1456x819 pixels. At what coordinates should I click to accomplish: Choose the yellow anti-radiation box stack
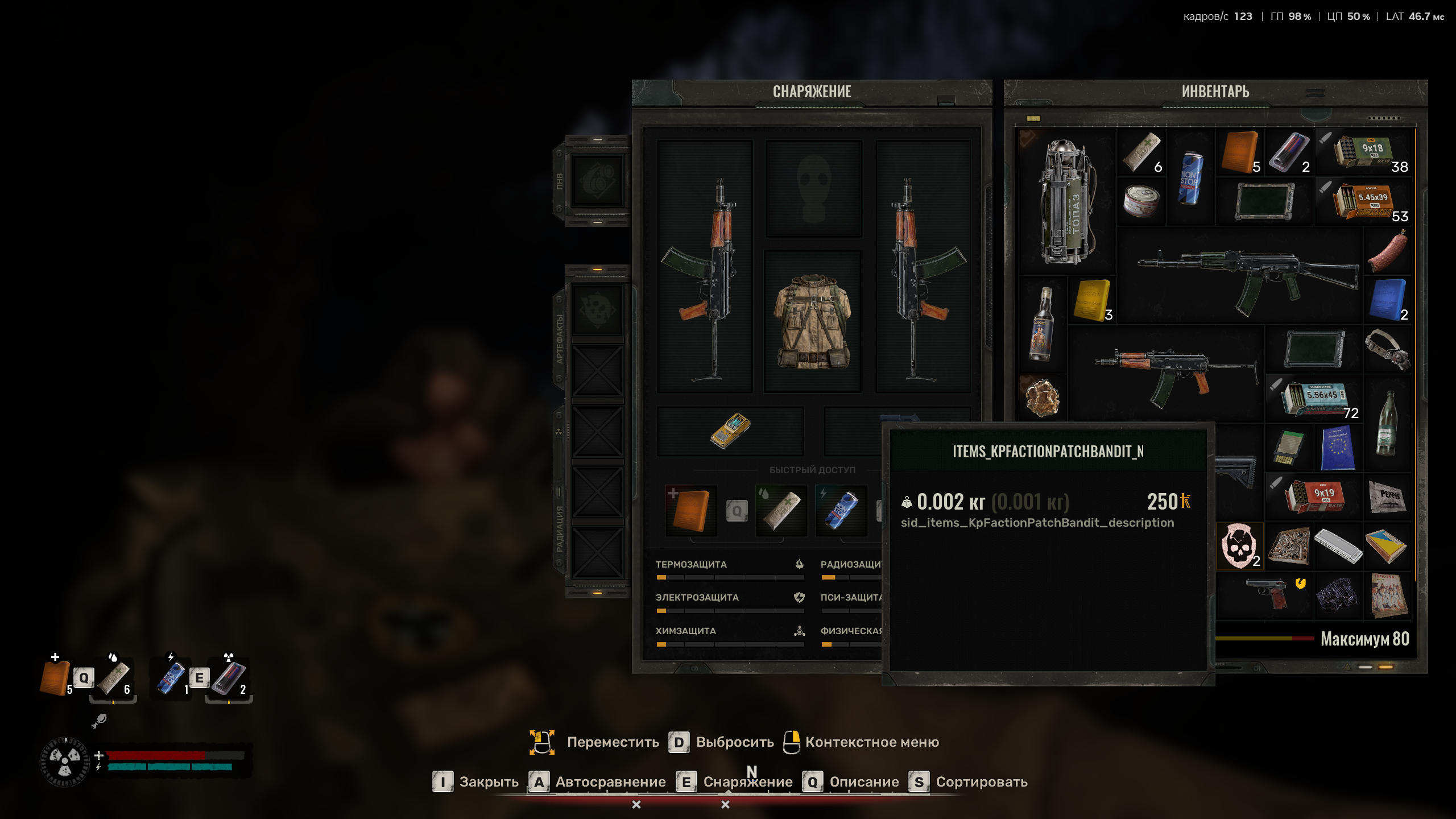click(x=1091, y=300)
